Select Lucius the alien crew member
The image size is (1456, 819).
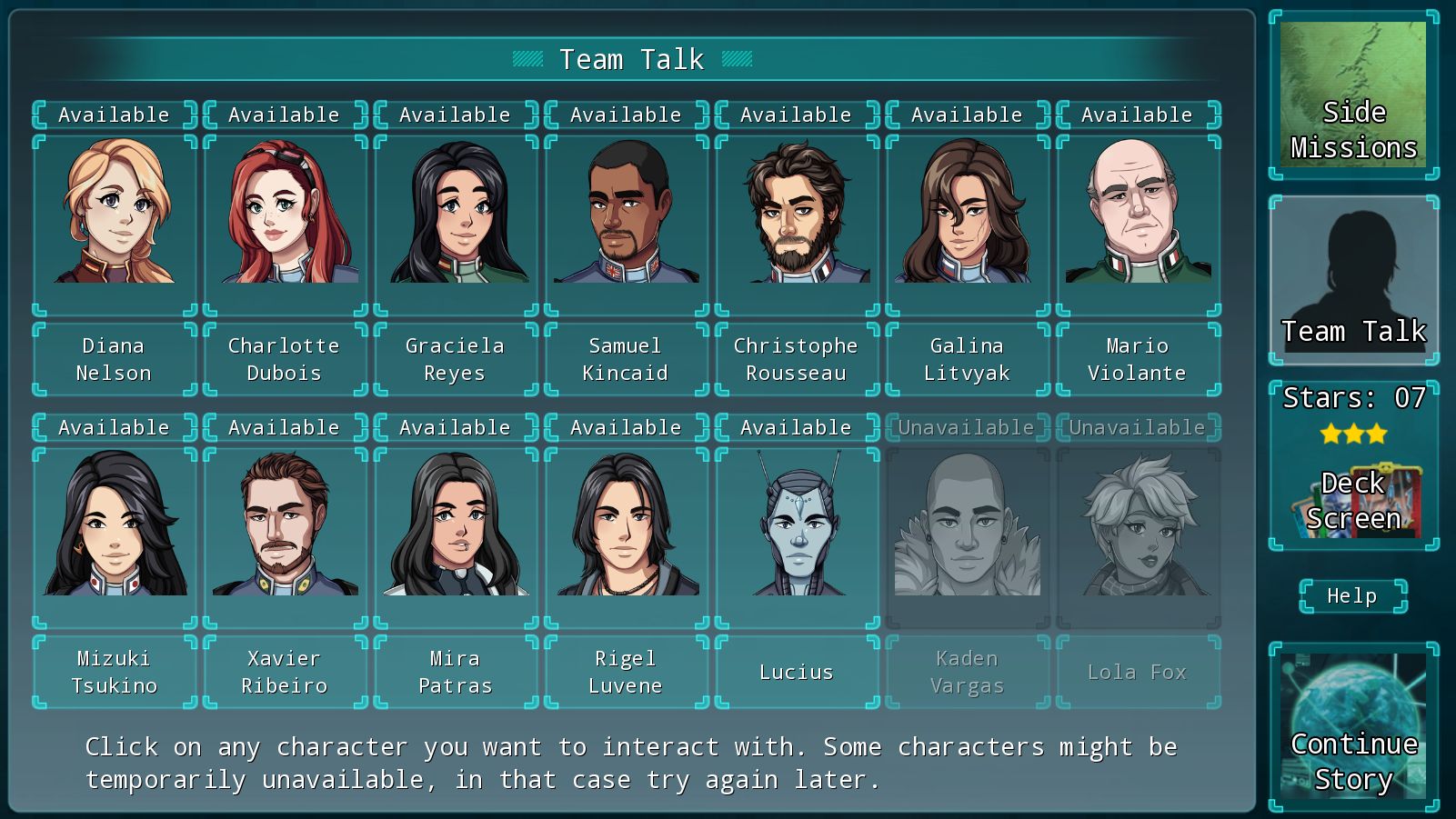pyautogui.click(x=796, y=532)
